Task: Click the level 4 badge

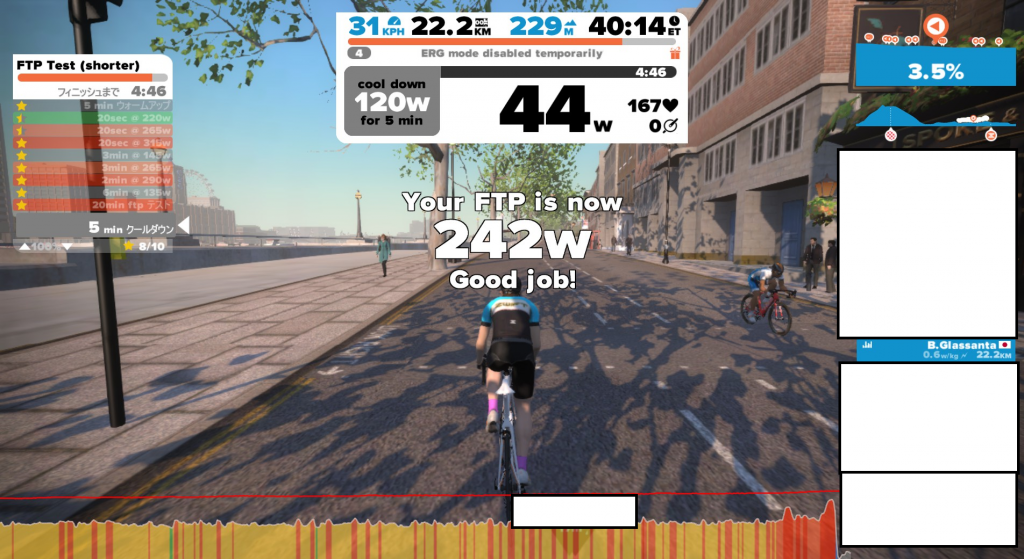Action: click(361, 53)
